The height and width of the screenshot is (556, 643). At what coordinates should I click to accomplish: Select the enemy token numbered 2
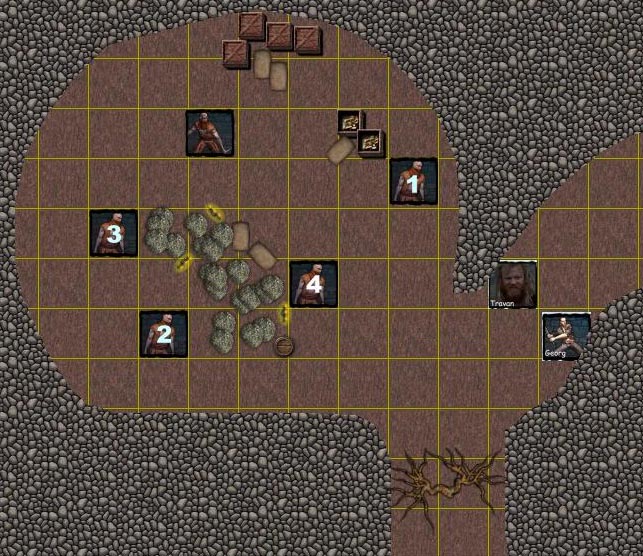tap(163, 334)
